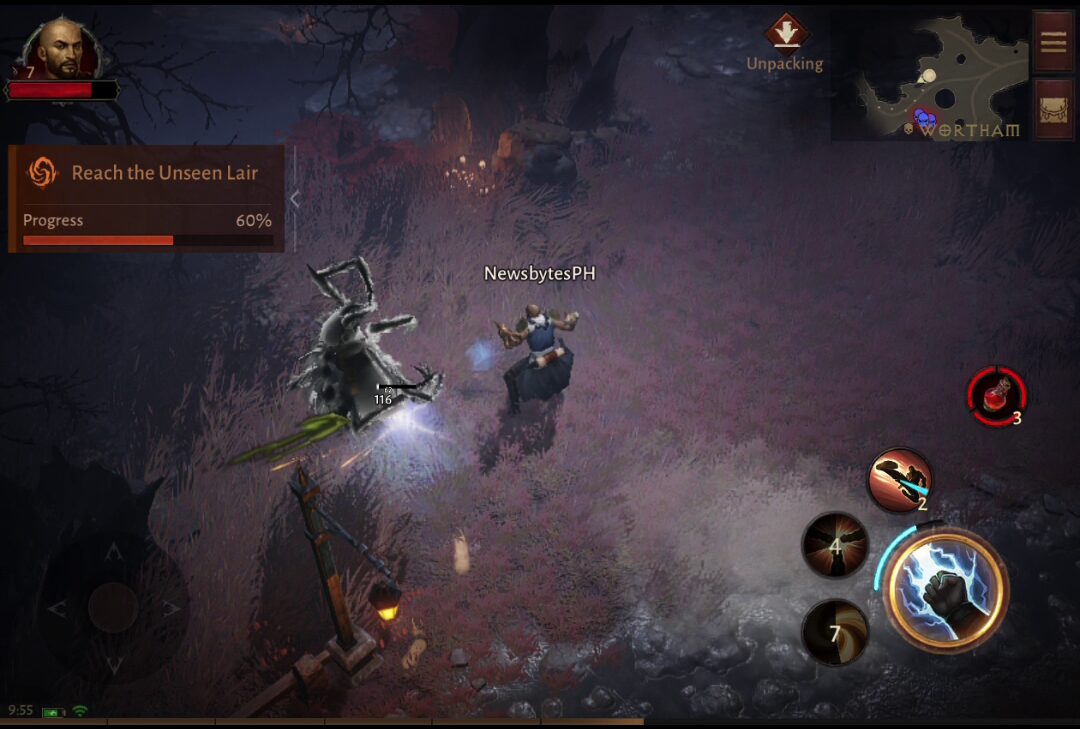The height and width of the screenshot is (729, 1080).
Task: Trigger the flying kick skill
Action: pos(899,480)
